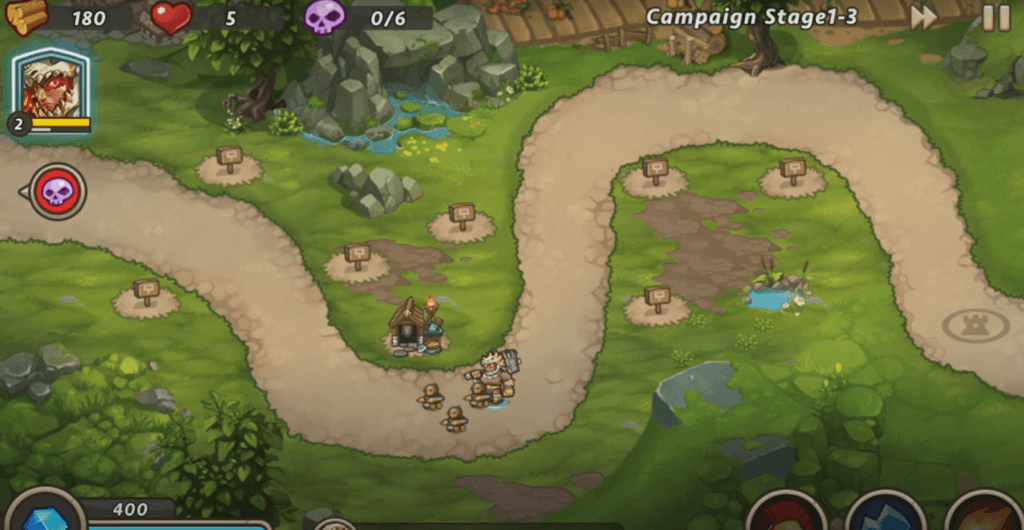The height and width of the screenshot is (530, 1024).
Task: Activate the fire spell ability
Action: 983,513
